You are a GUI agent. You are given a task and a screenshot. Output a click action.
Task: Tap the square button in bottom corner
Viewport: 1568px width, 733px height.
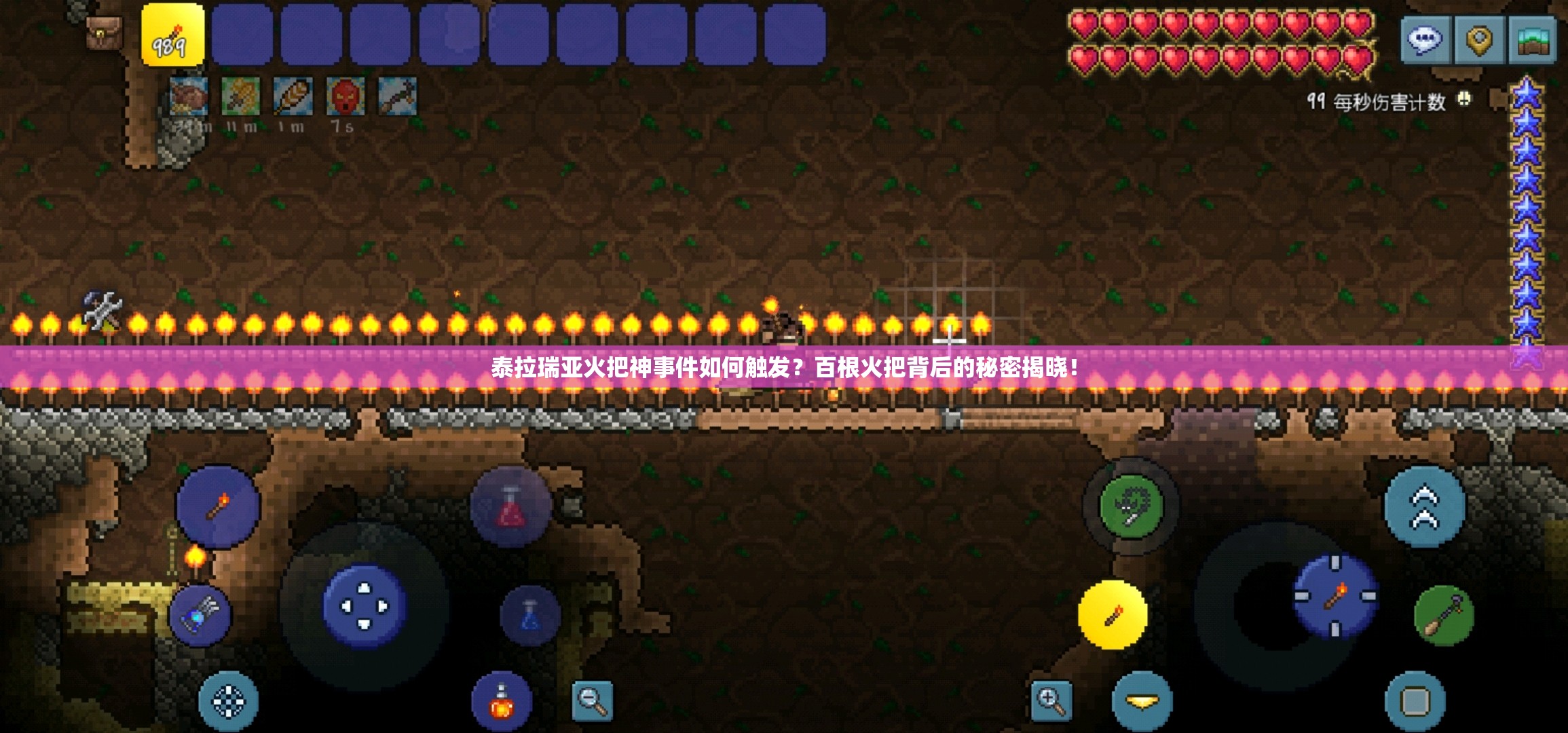(x=1415, y=701)
